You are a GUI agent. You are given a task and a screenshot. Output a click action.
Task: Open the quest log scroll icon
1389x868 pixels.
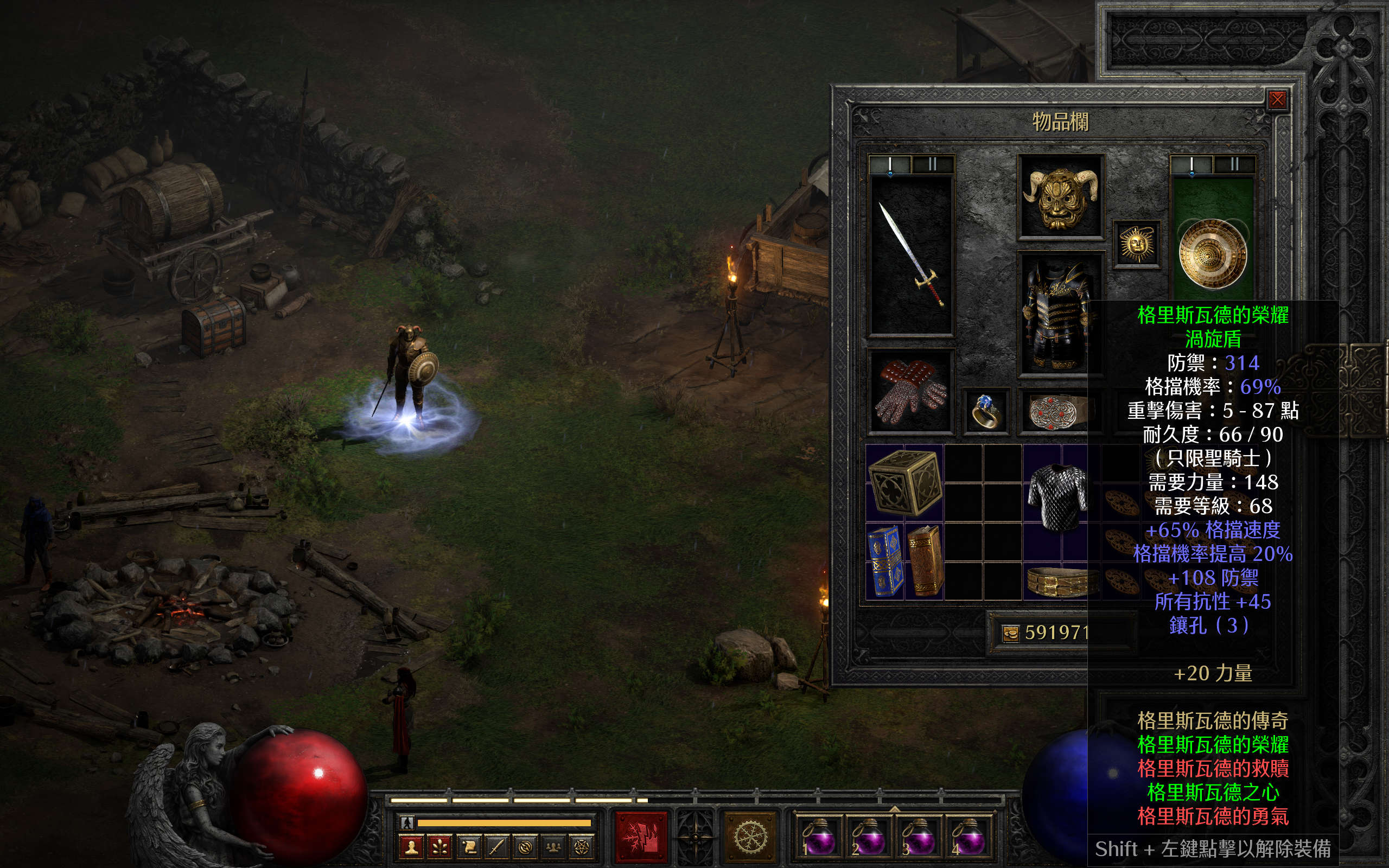tap(468, 847)
